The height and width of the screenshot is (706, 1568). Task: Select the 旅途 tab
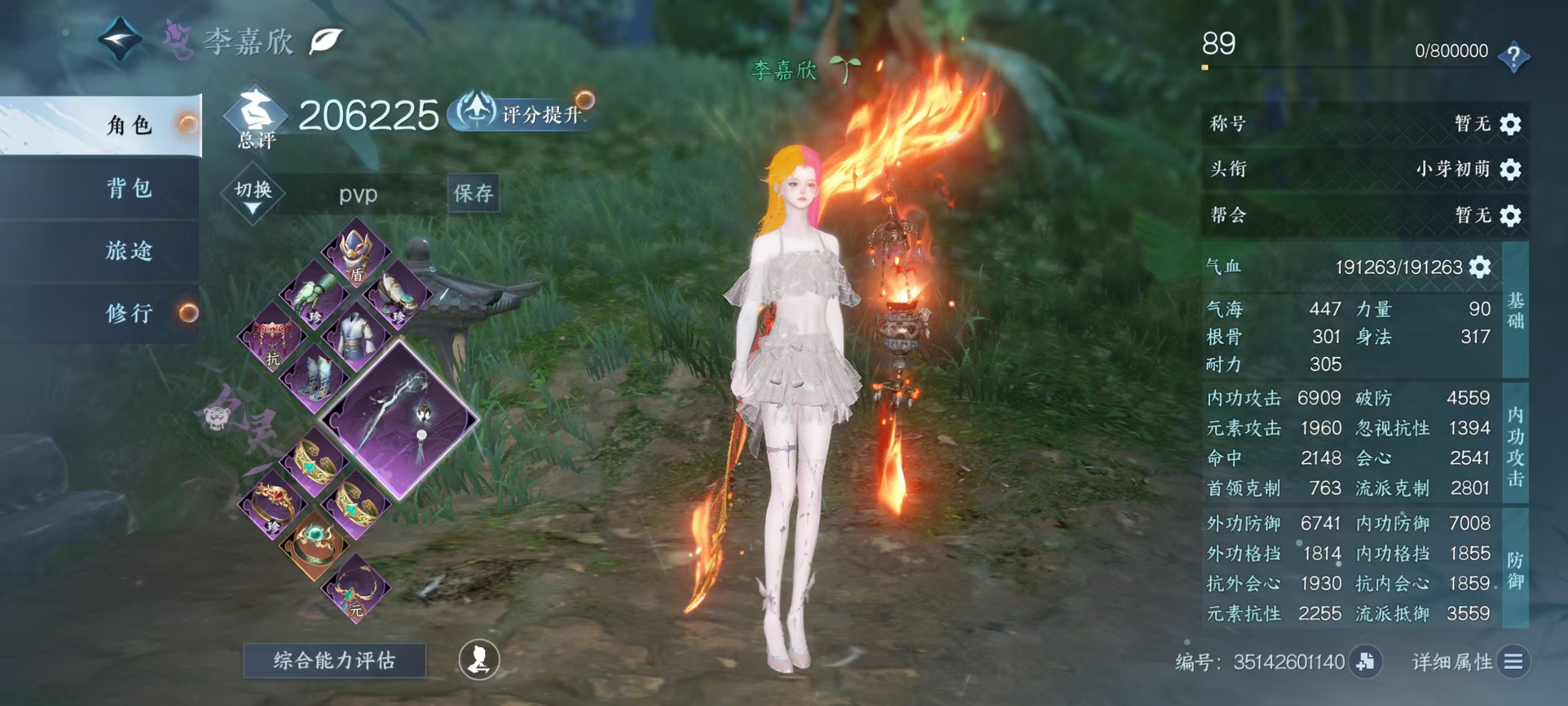(x=129, y=250)
